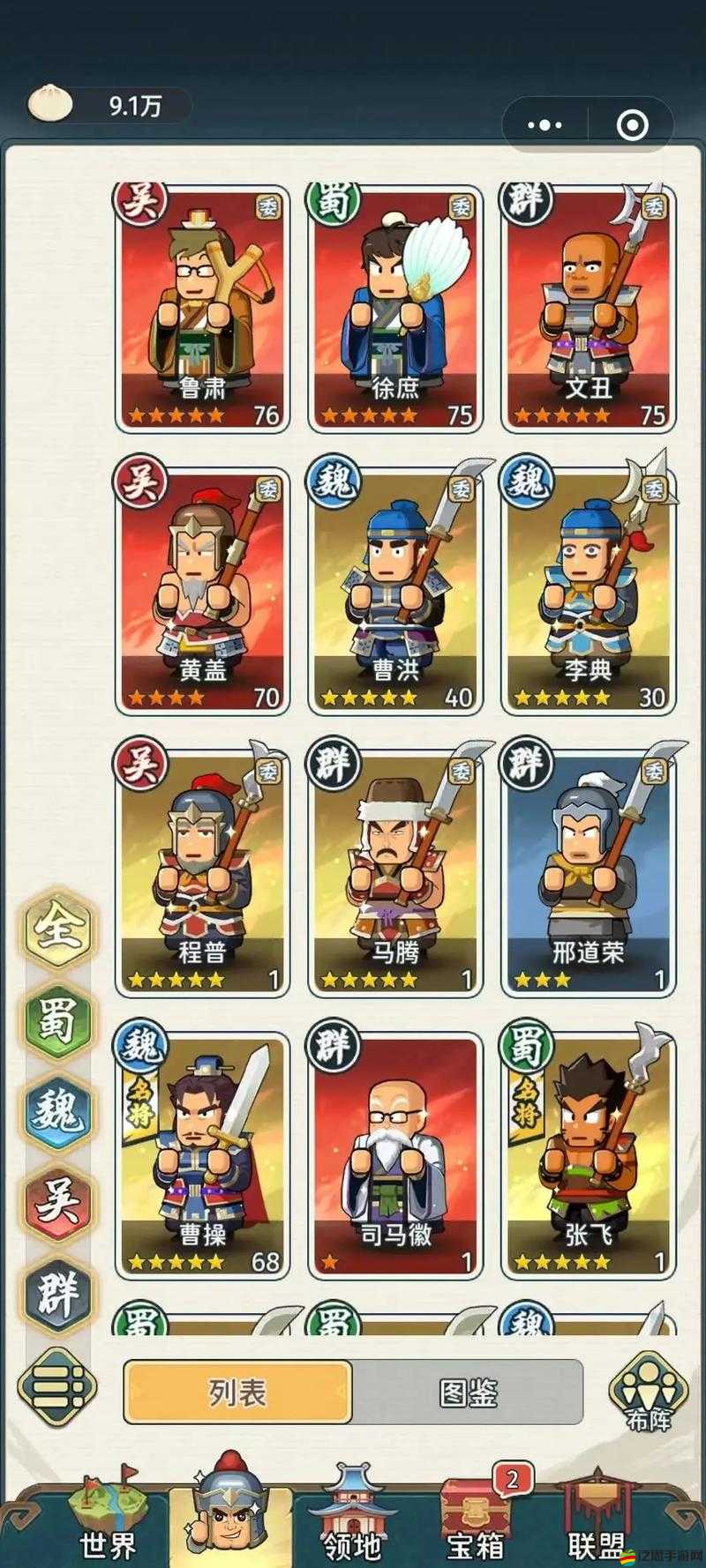Open the 张飞 hero card
The width and height of the screenshot is (706, 1568).
(x=589, y=1155)
